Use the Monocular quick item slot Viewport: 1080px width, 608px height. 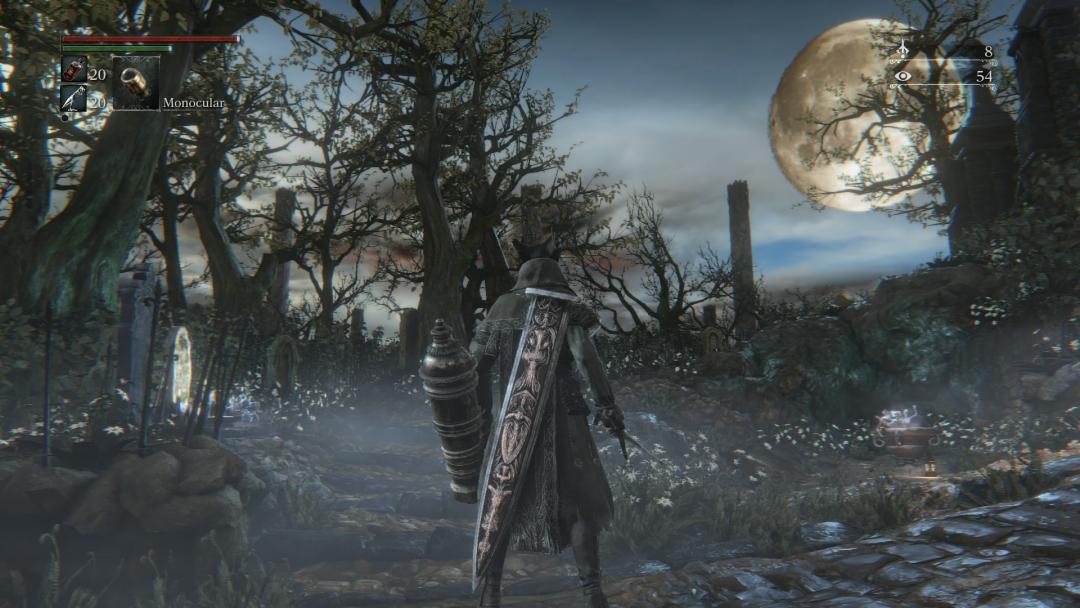tap(135, 83)
